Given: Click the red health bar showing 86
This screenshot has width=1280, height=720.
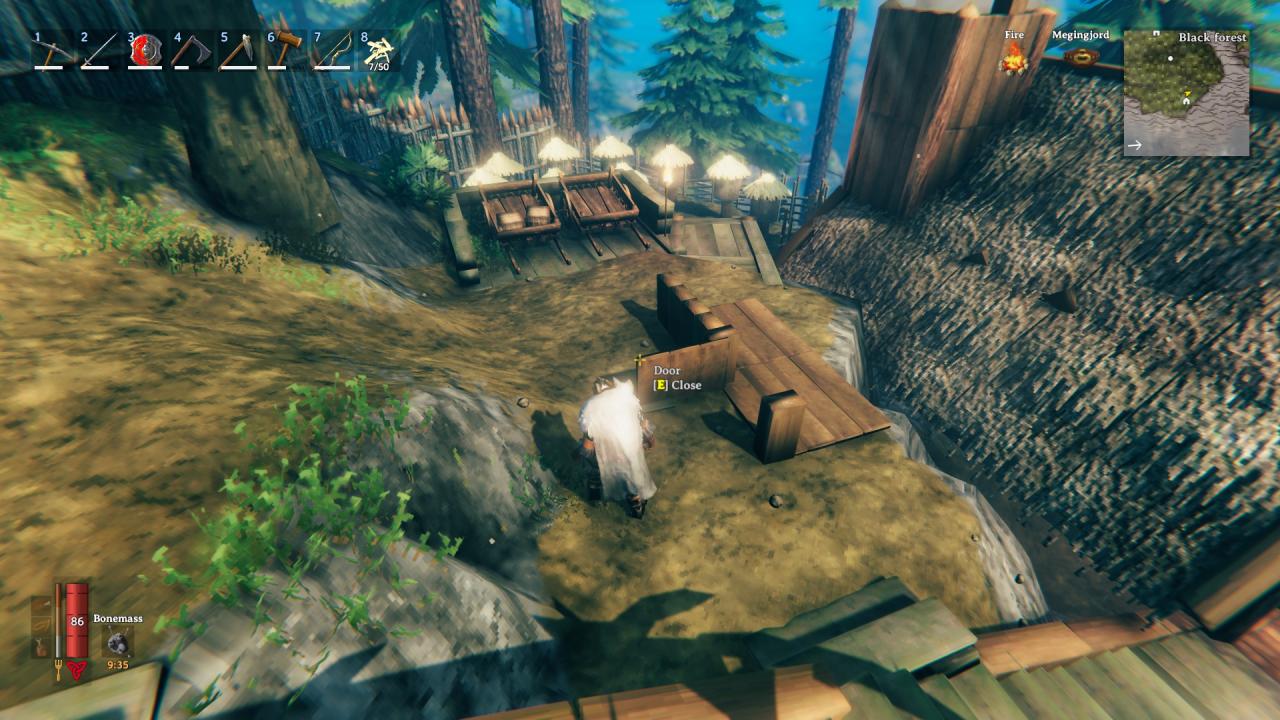Looking at the screenshot, I should point(77,620).
